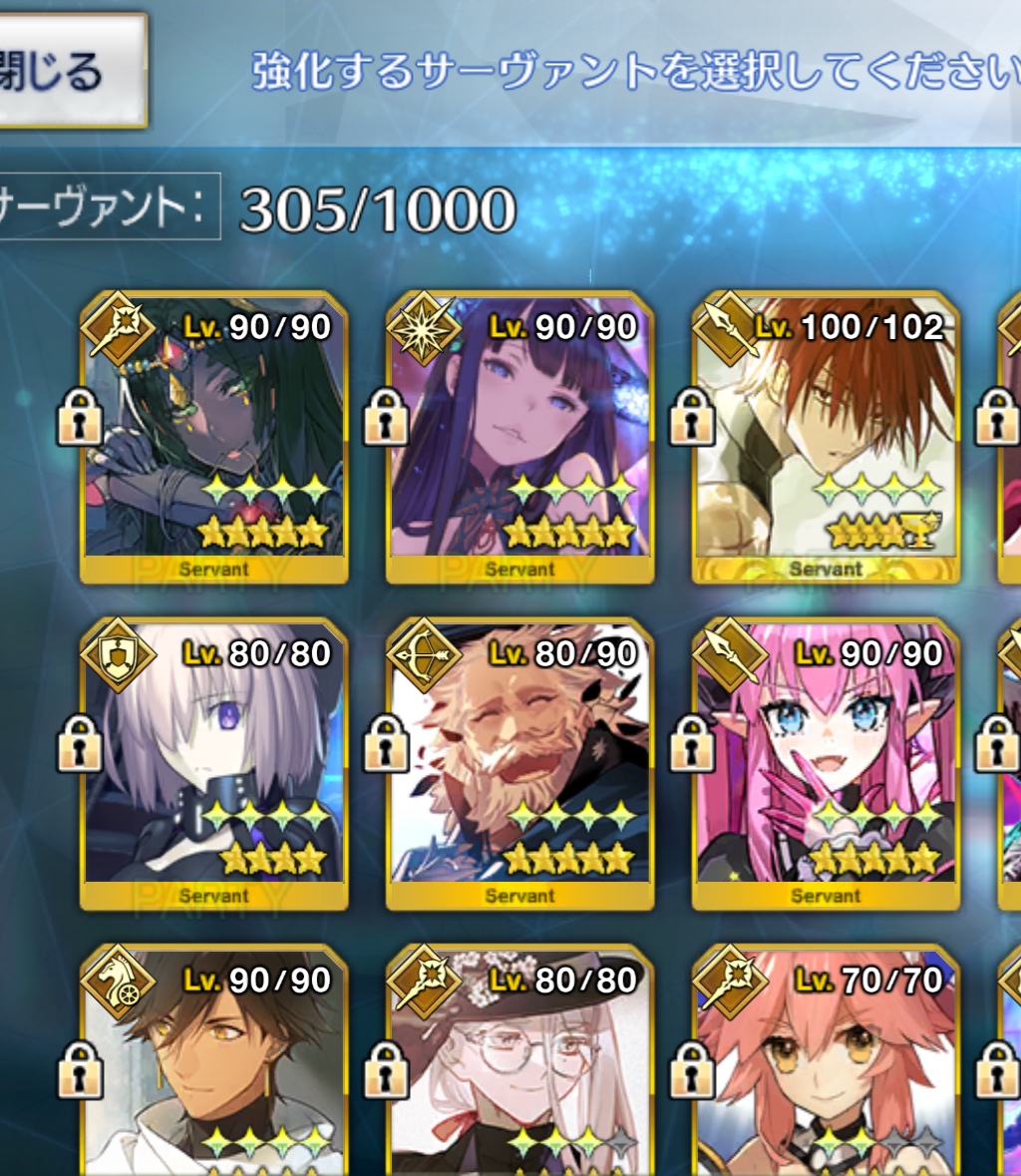The image size is (1021, 1176).
Task: Select the fox-eared pink-haired Caster at Lv. 70
Action: 826,1067
